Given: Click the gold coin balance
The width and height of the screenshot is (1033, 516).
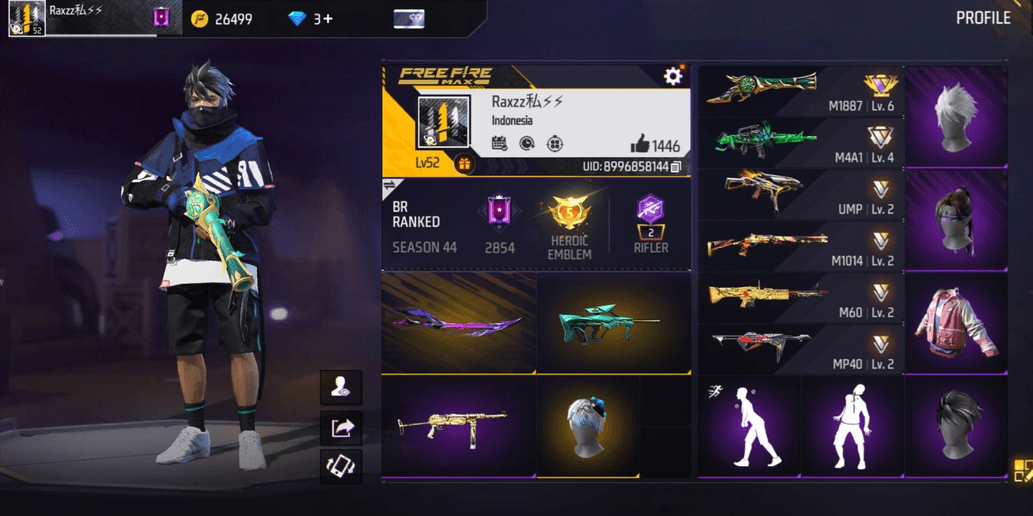Looking at the screenshot, I should 223,19.
